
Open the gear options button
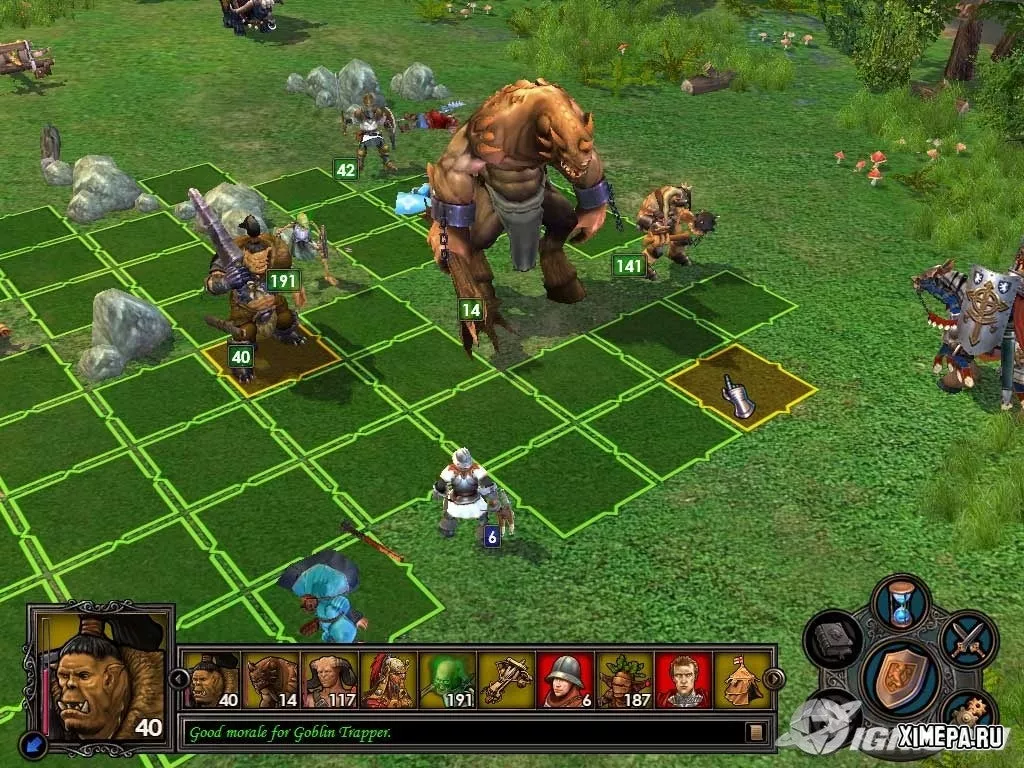pyautogui.click(x=965, y=712)
